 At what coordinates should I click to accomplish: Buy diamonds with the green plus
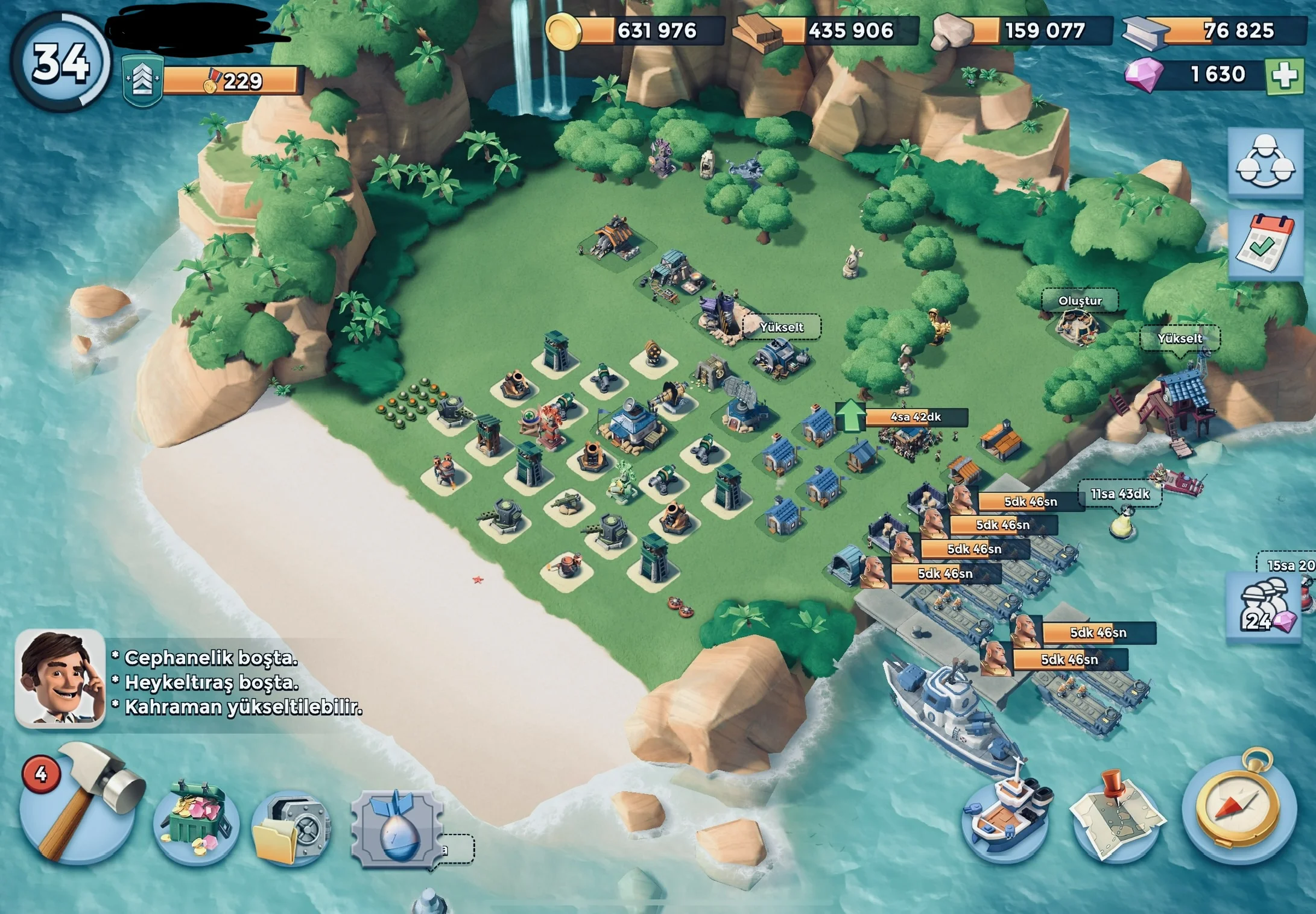pyautogui.click(x=1284, y=76)
